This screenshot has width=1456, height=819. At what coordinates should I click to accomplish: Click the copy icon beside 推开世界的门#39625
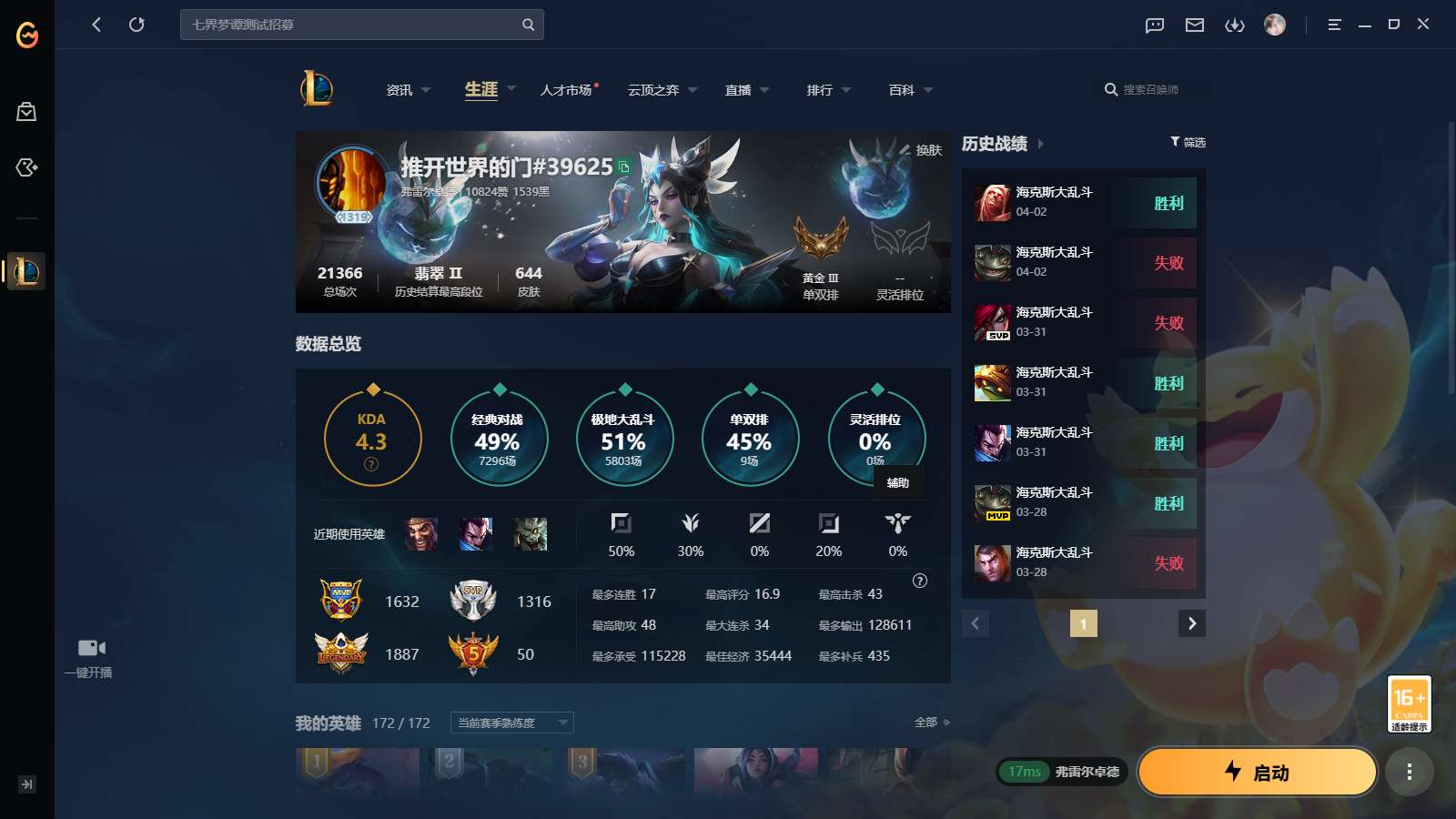click(622, 168)
